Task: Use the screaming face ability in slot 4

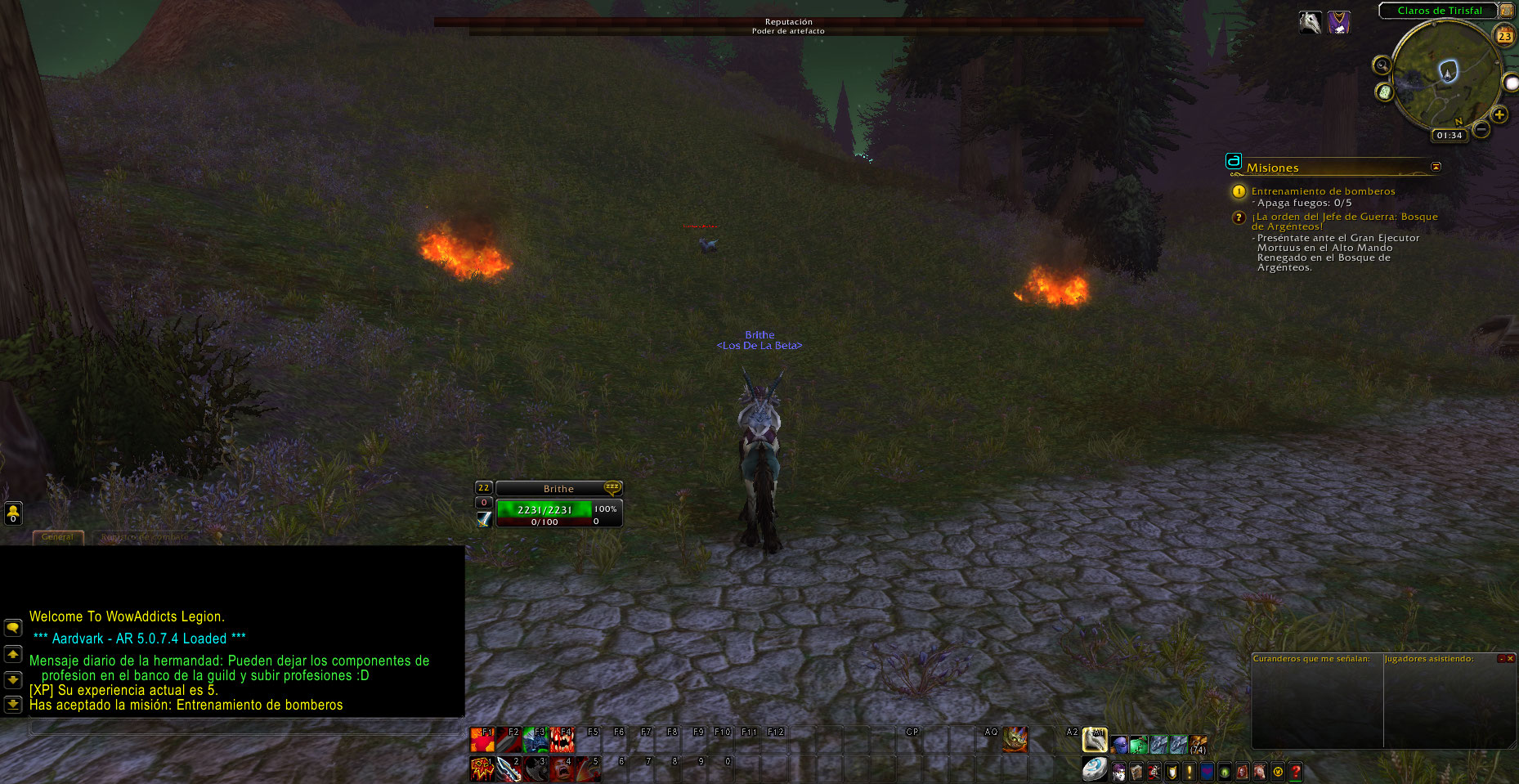Action: tap(562, 769)
